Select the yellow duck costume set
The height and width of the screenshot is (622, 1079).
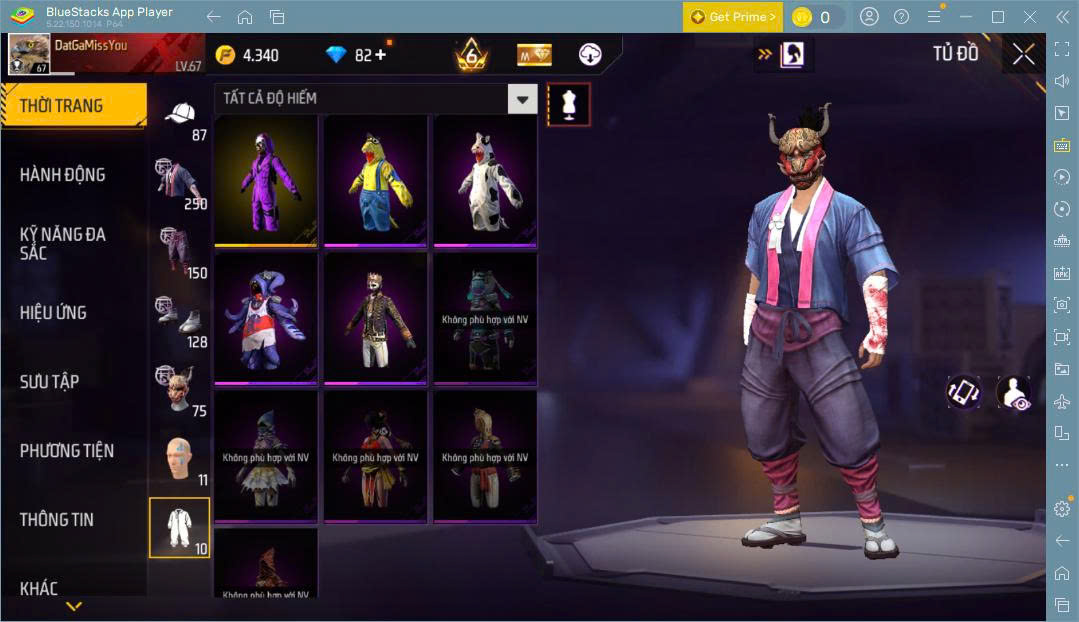(x=375, y=180)
